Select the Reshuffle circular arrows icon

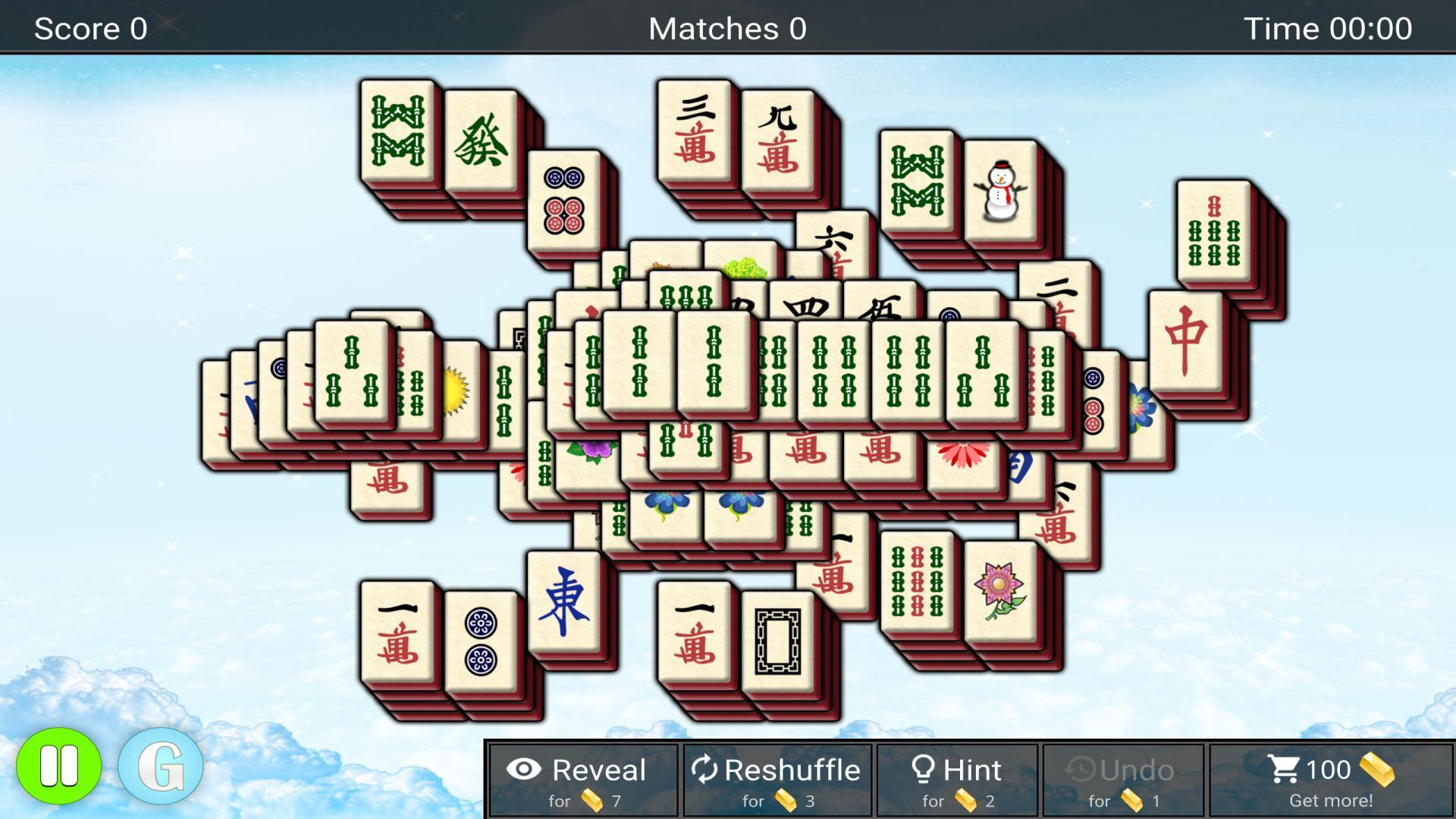[x=706, y=770]
